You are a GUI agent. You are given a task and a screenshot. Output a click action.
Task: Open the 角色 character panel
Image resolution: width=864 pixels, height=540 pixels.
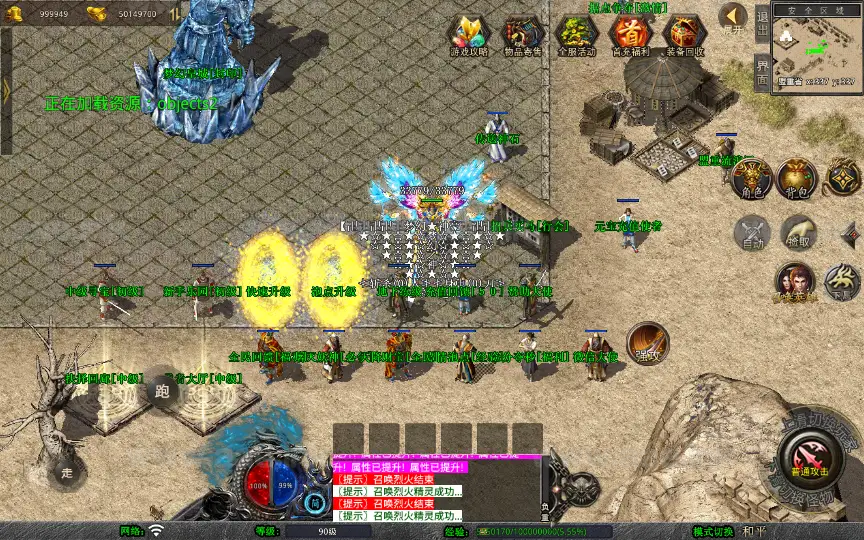[751, 177]
